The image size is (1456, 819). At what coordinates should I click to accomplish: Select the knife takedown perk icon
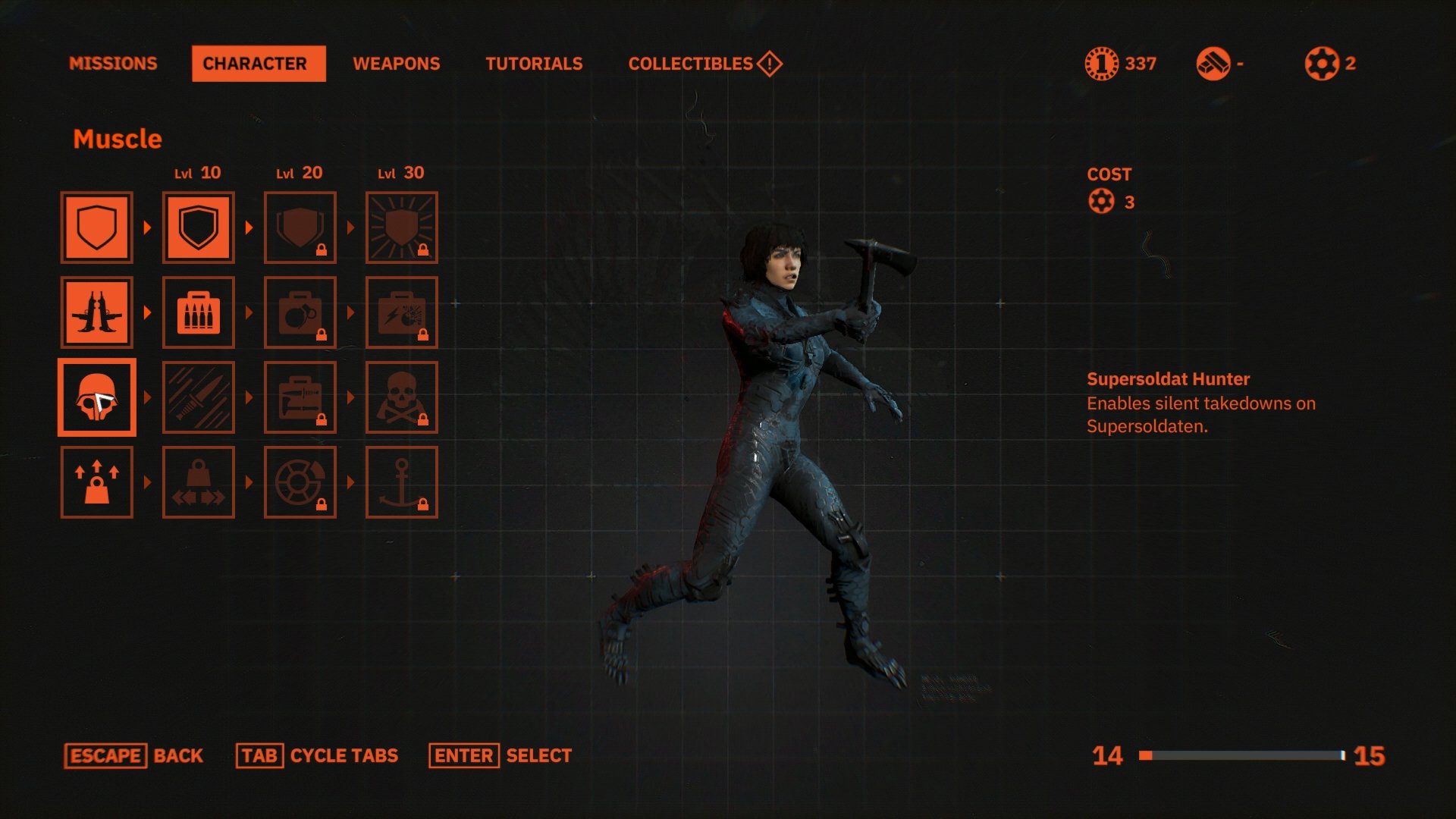(198, 397)
